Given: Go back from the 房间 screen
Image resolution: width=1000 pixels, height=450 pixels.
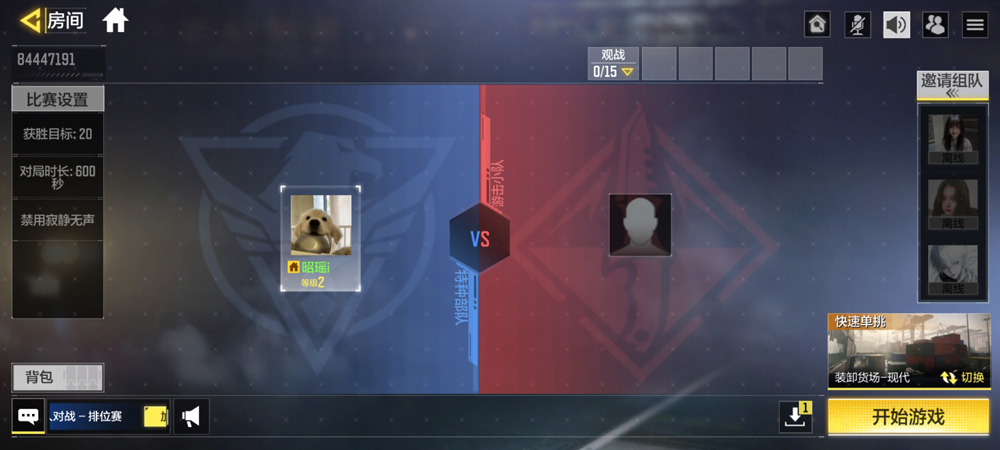Looking at the screenshot, I should coord(32,20).
